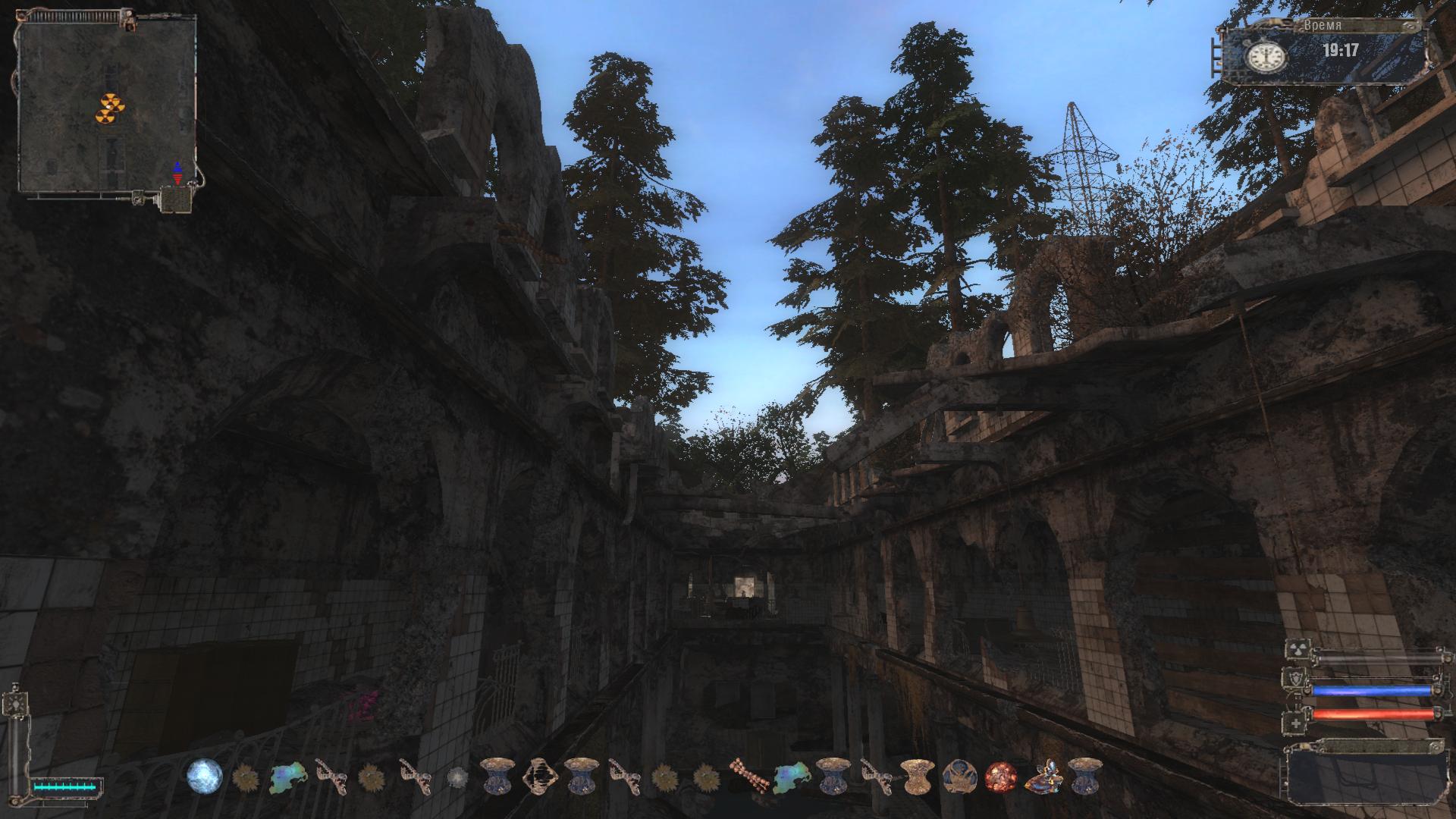This screenshot has width=1456, height=819.
Task: Select the glowing blue-white orb artifact
Action: (x=205, y=776)
